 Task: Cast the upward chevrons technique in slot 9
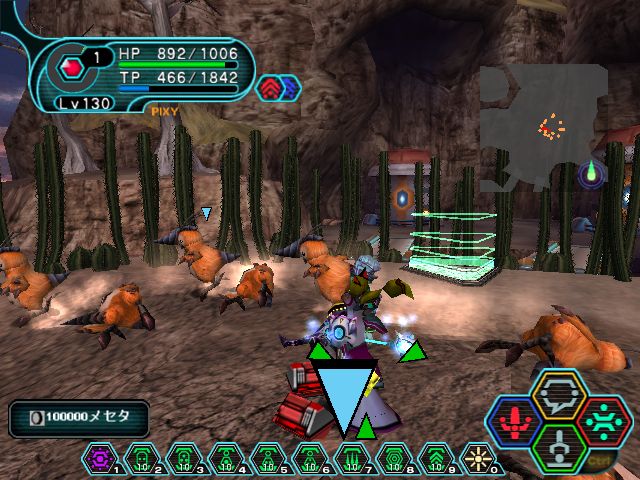[436, 459]
